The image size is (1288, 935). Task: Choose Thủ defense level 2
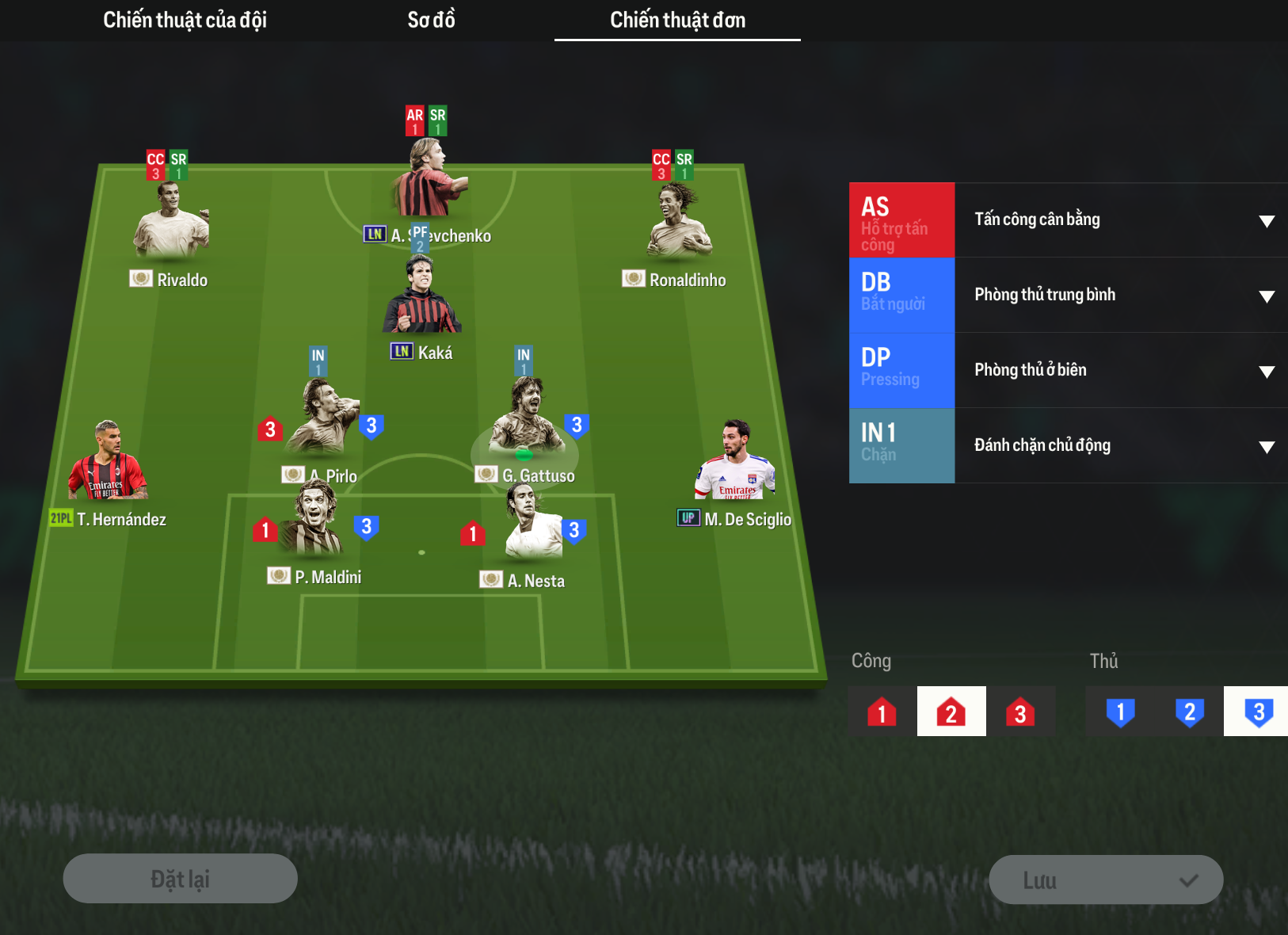point(1189,712)
